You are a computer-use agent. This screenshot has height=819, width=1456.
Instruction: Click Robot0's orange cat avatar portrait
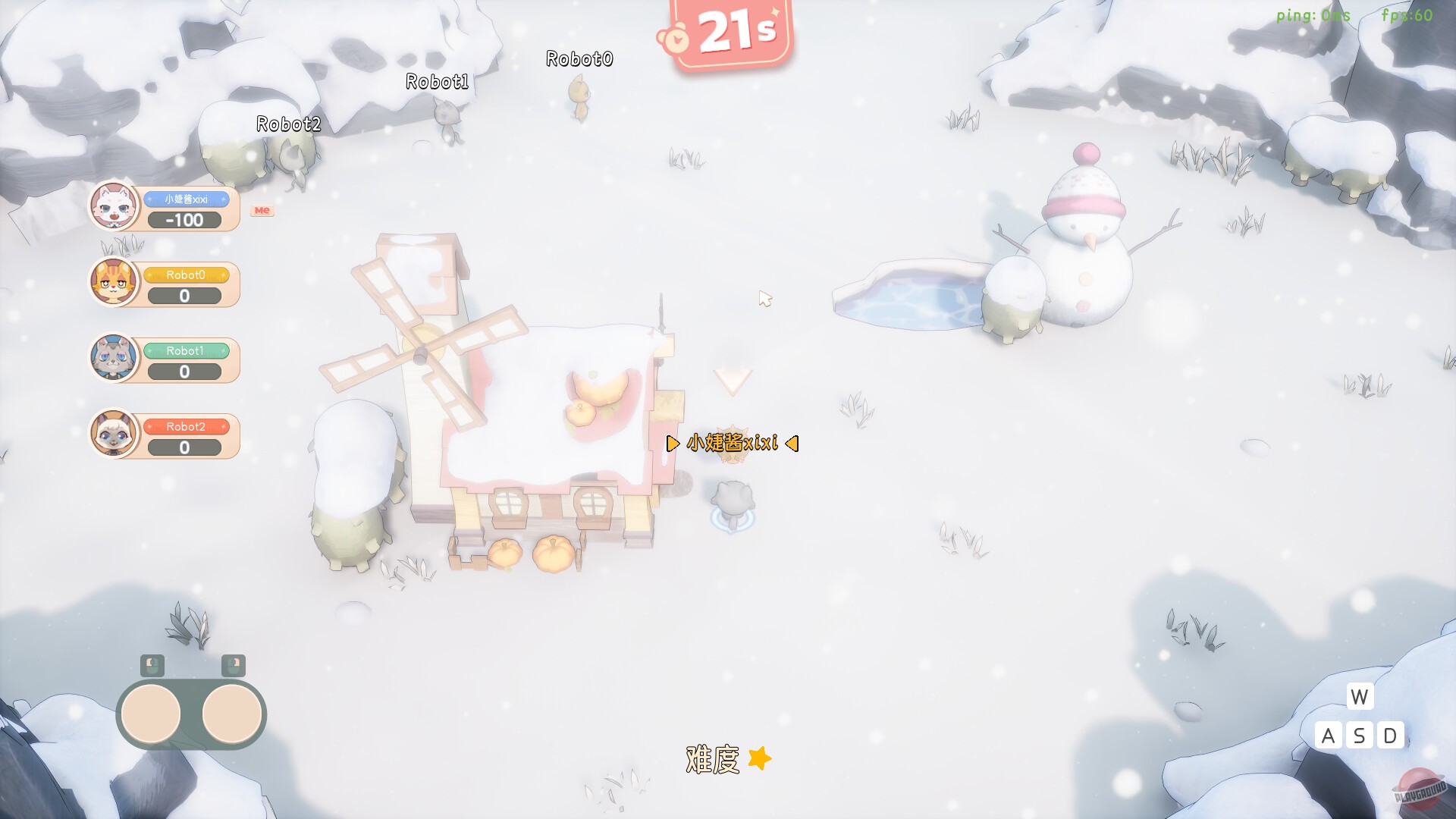pyautogui.click(x=112, y=283)
